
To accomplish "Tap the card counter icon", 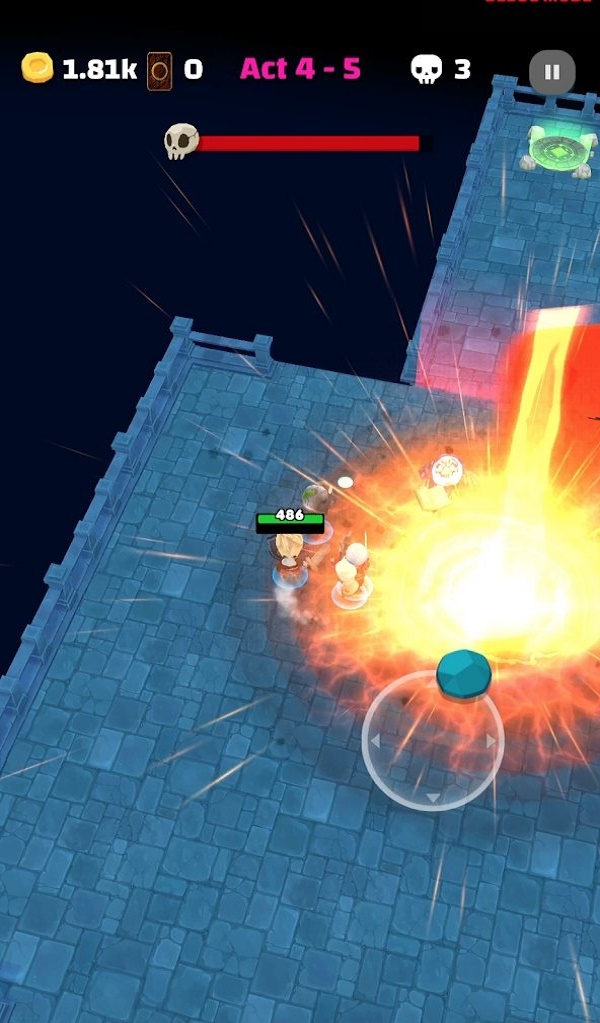I will click(x=158, y=69).
